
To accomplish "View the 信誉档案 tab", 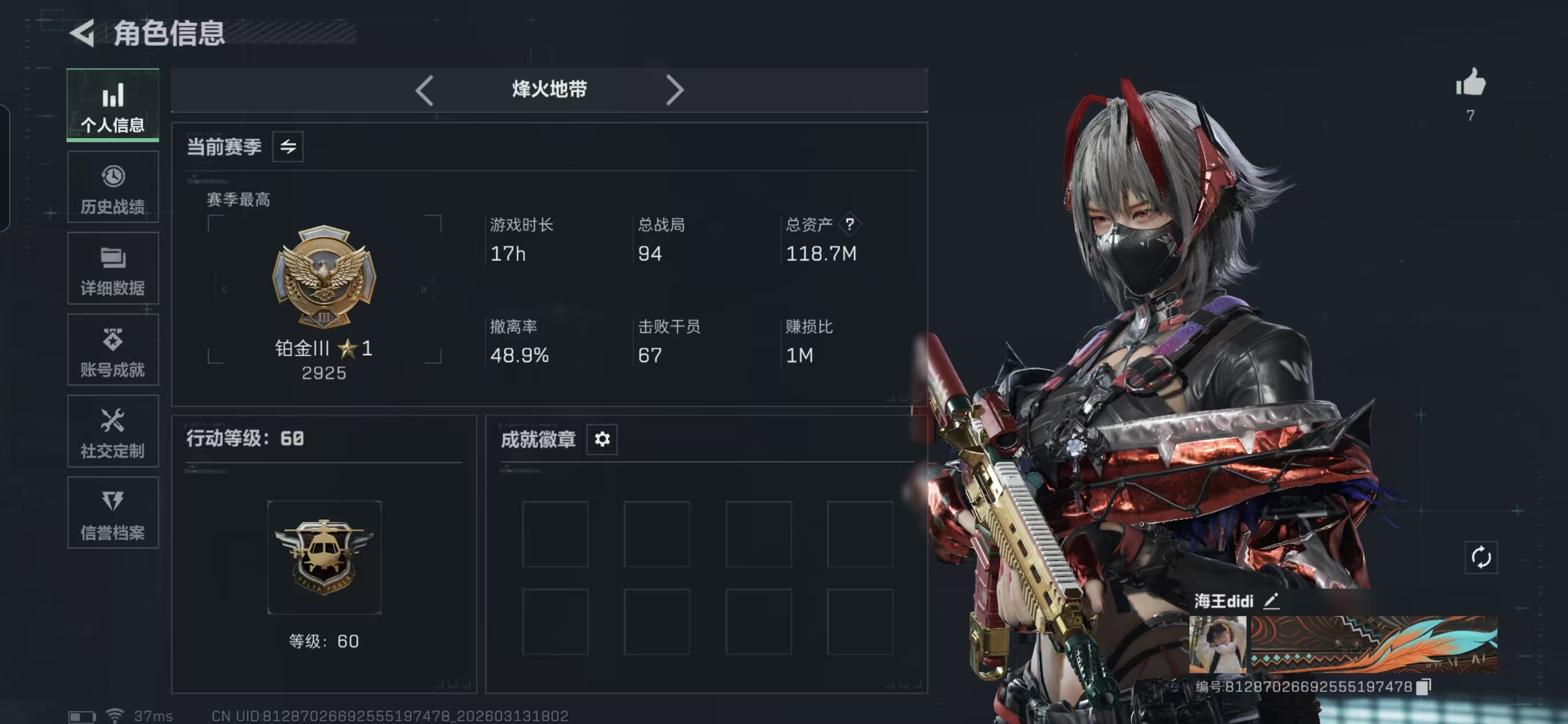I will pyautogui.click(x=112, y=513).
